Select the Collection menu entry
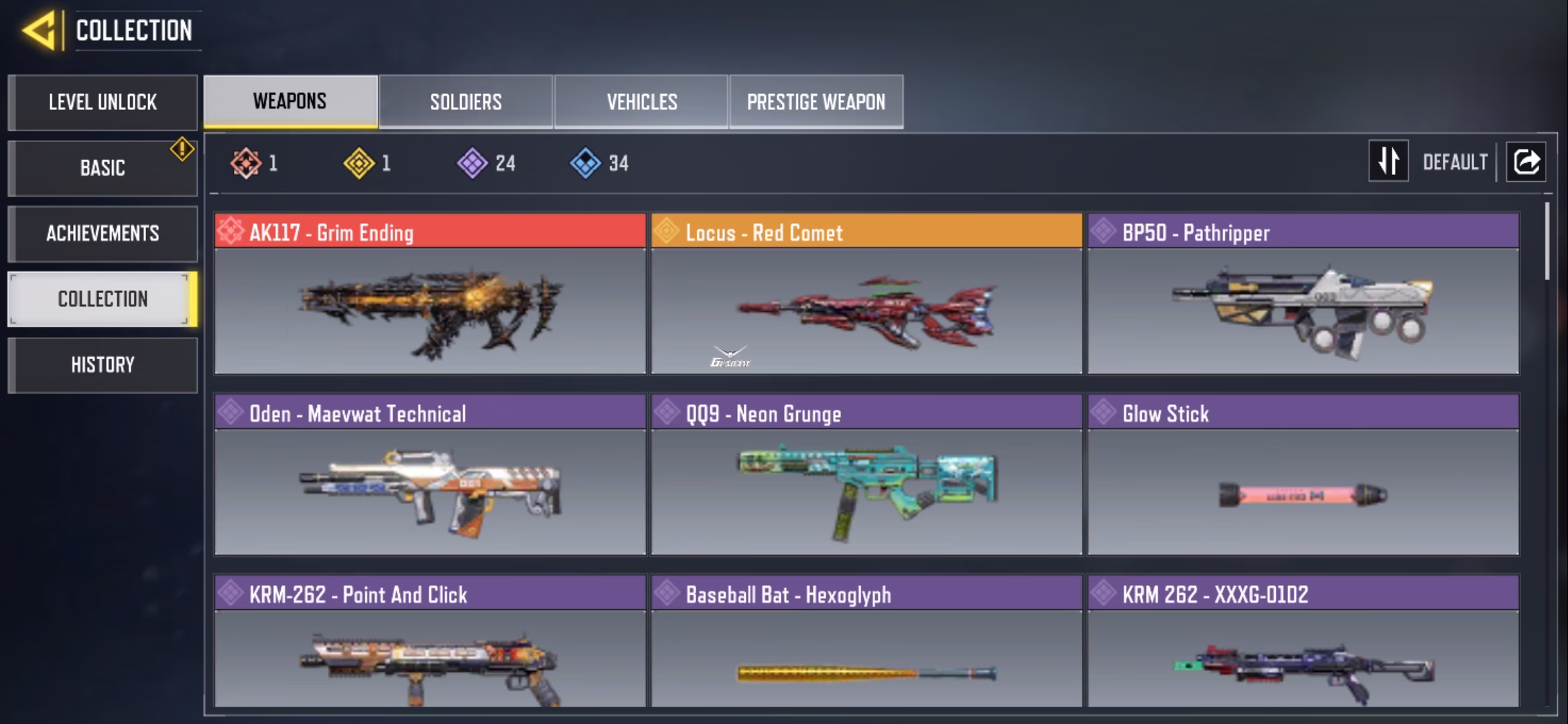The height and width of the screenshot is (724, 1568). (x=103, y=299)
